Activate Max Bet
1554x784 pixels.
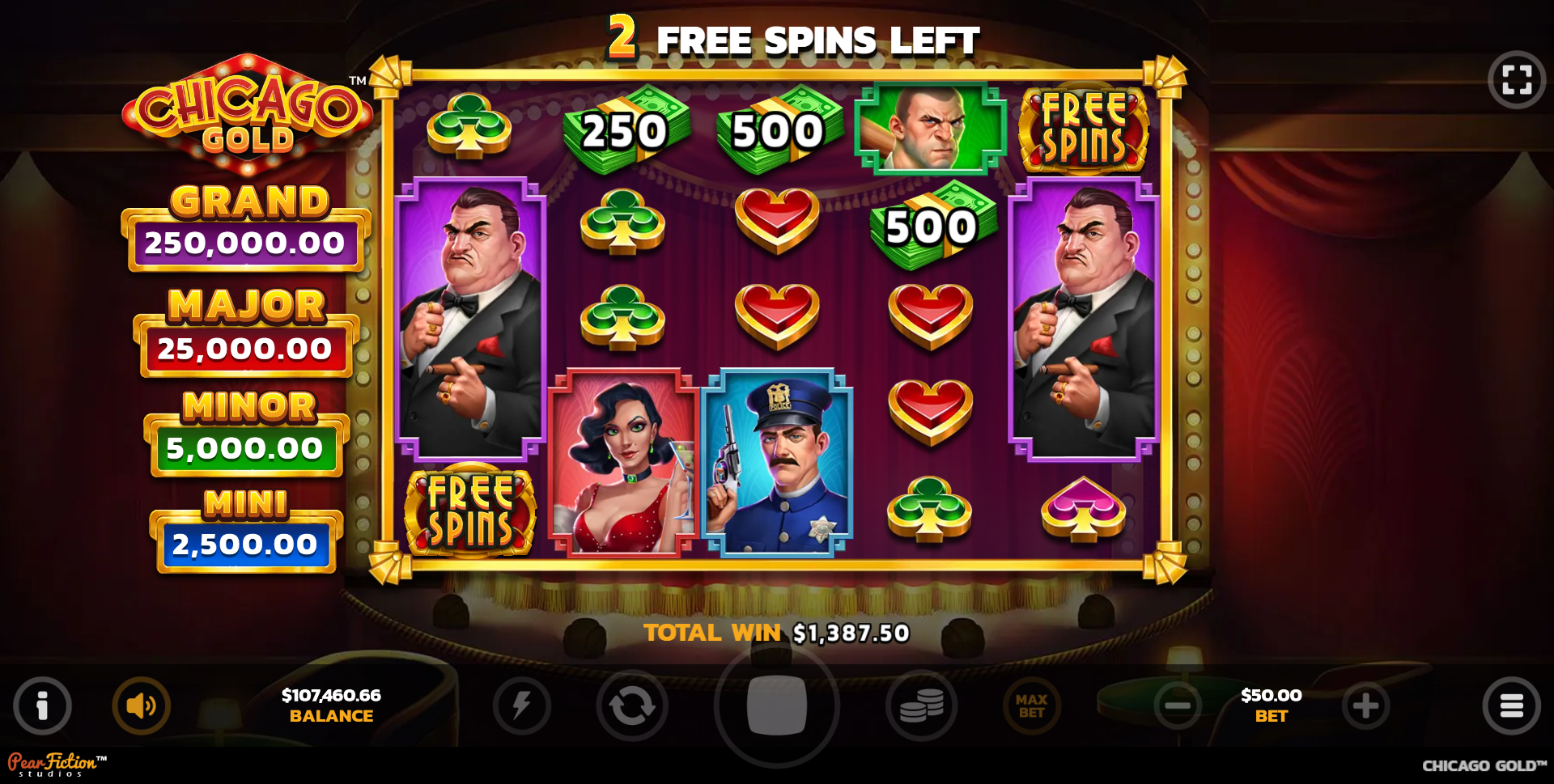(1031, 705)
